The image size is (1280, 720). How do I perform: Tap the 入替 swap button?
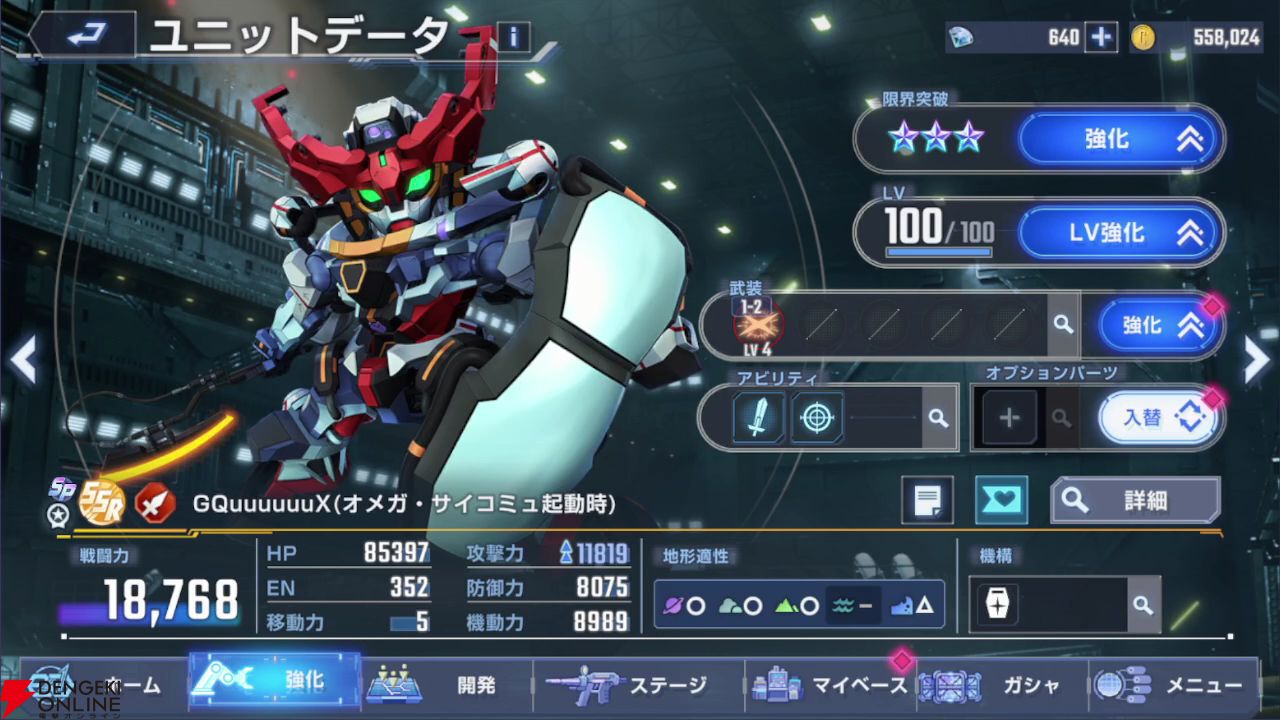(x=1160, y=417)
